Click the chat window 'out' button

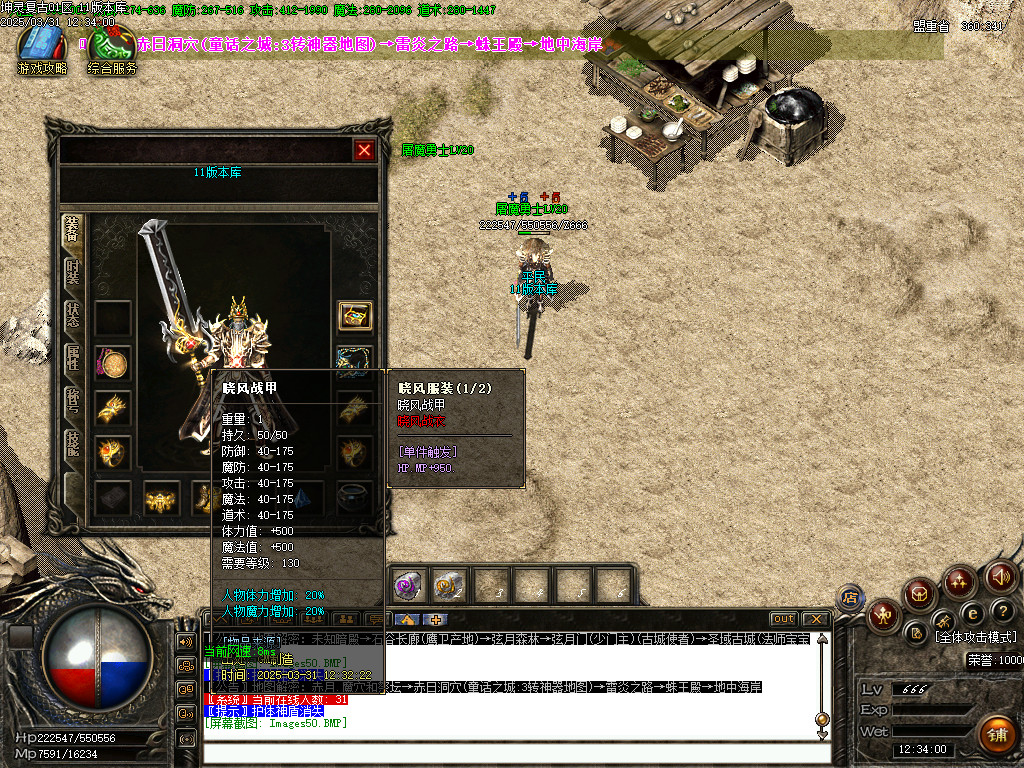783,619
